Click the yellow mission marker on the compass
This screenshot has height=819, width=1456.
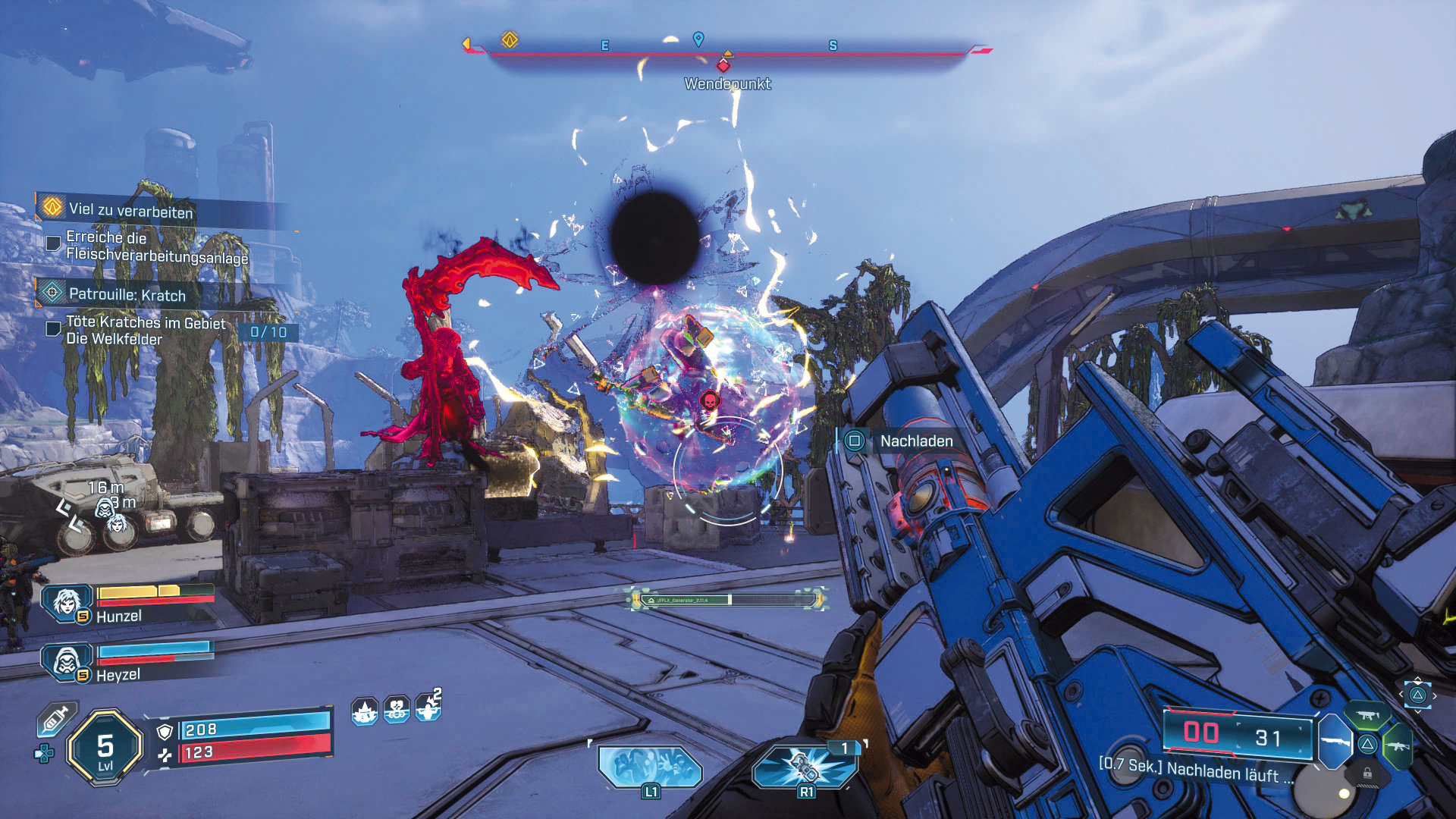pos(510,39)
